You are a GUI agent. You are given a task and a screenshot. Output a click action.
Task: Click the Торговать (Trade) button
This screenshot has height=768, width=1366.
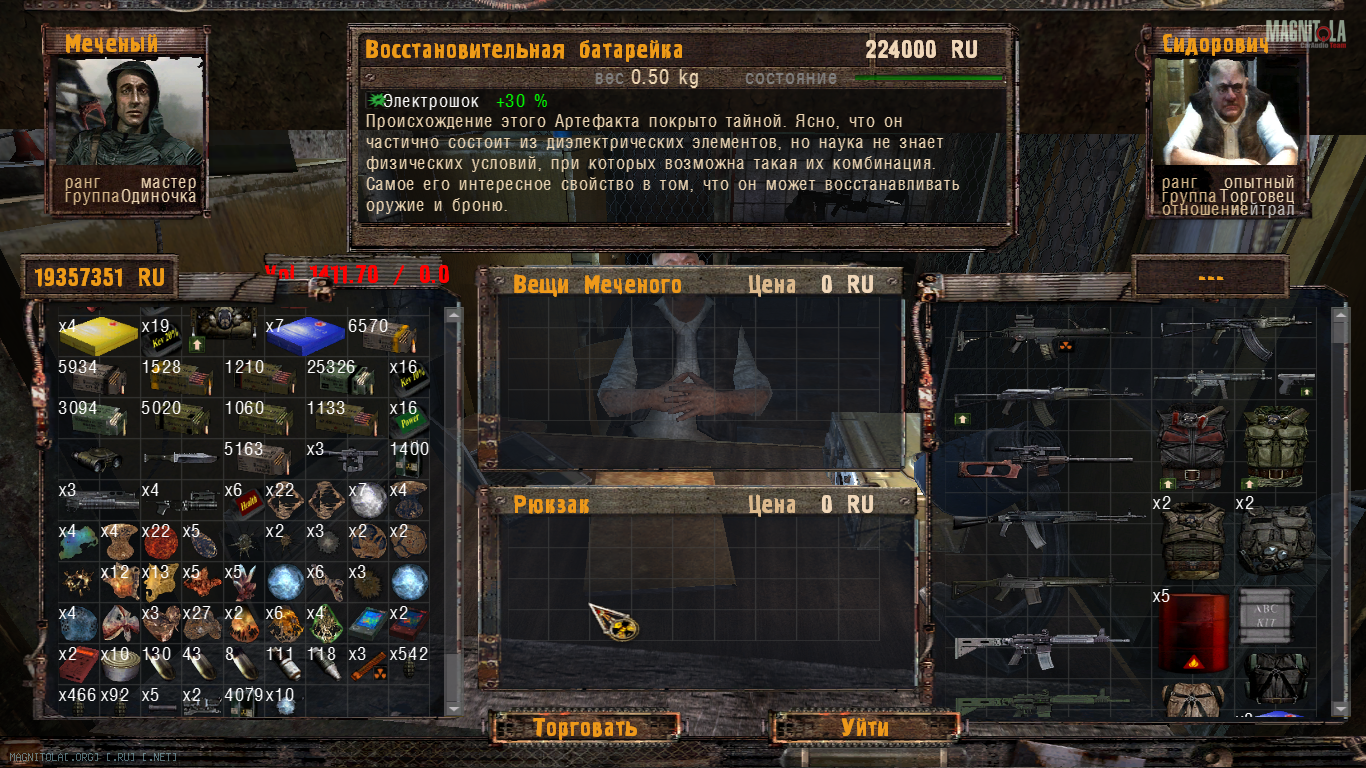(585, 727)
